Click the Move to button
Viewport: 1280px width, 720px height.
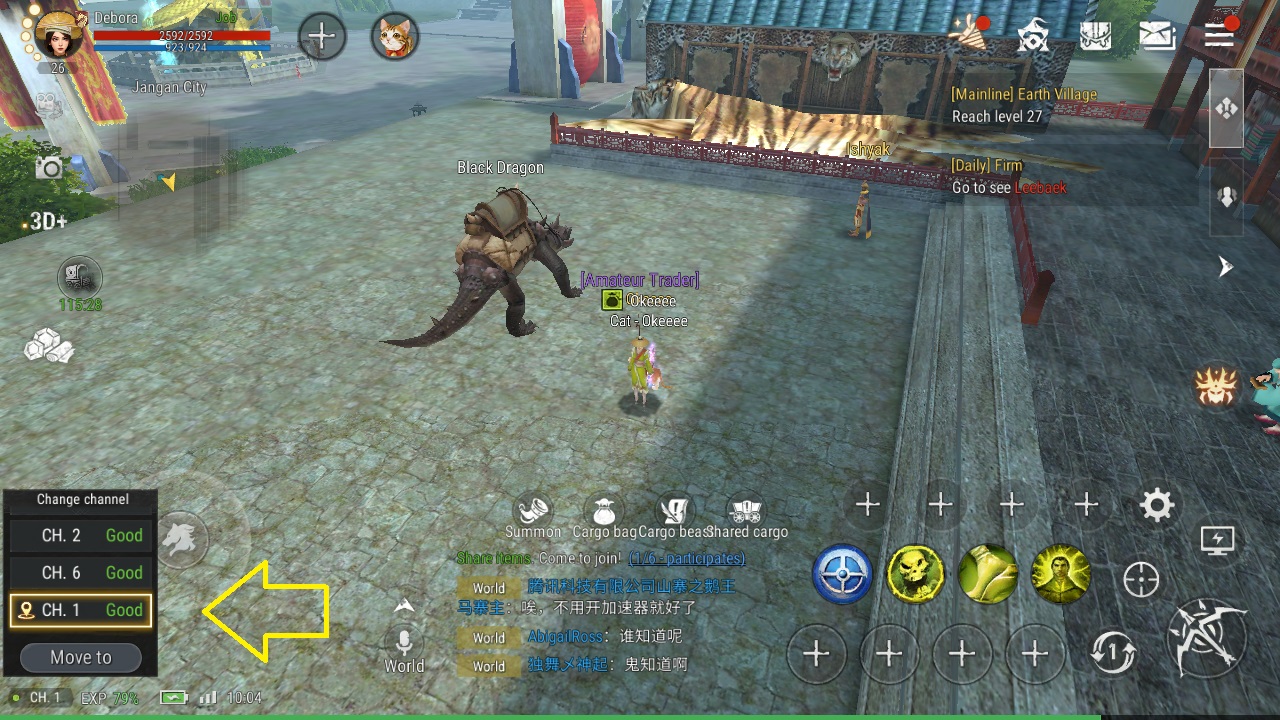coord(81,657)
